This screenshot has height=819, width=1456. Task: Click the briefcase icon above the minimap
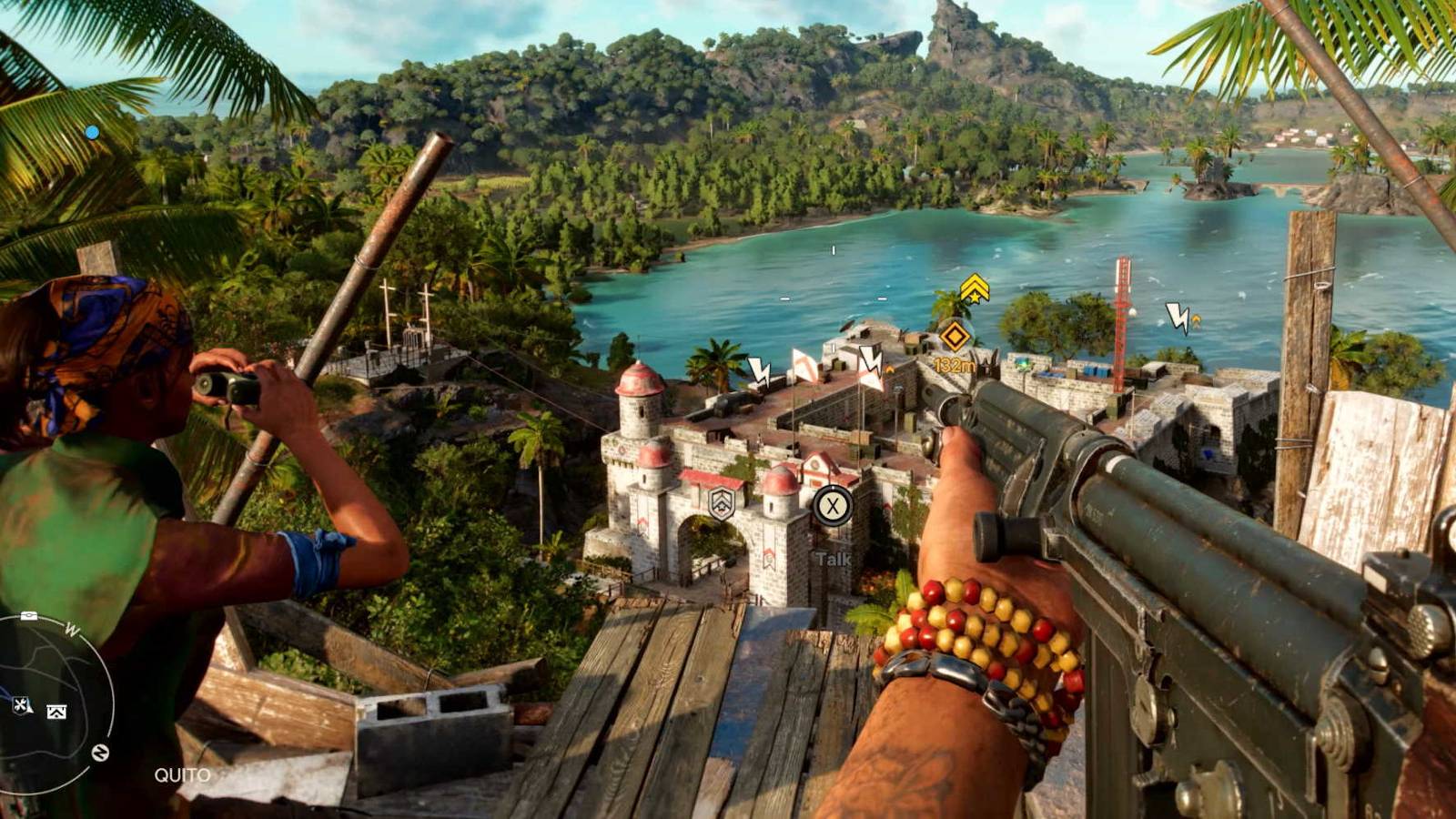coord(28,615)
